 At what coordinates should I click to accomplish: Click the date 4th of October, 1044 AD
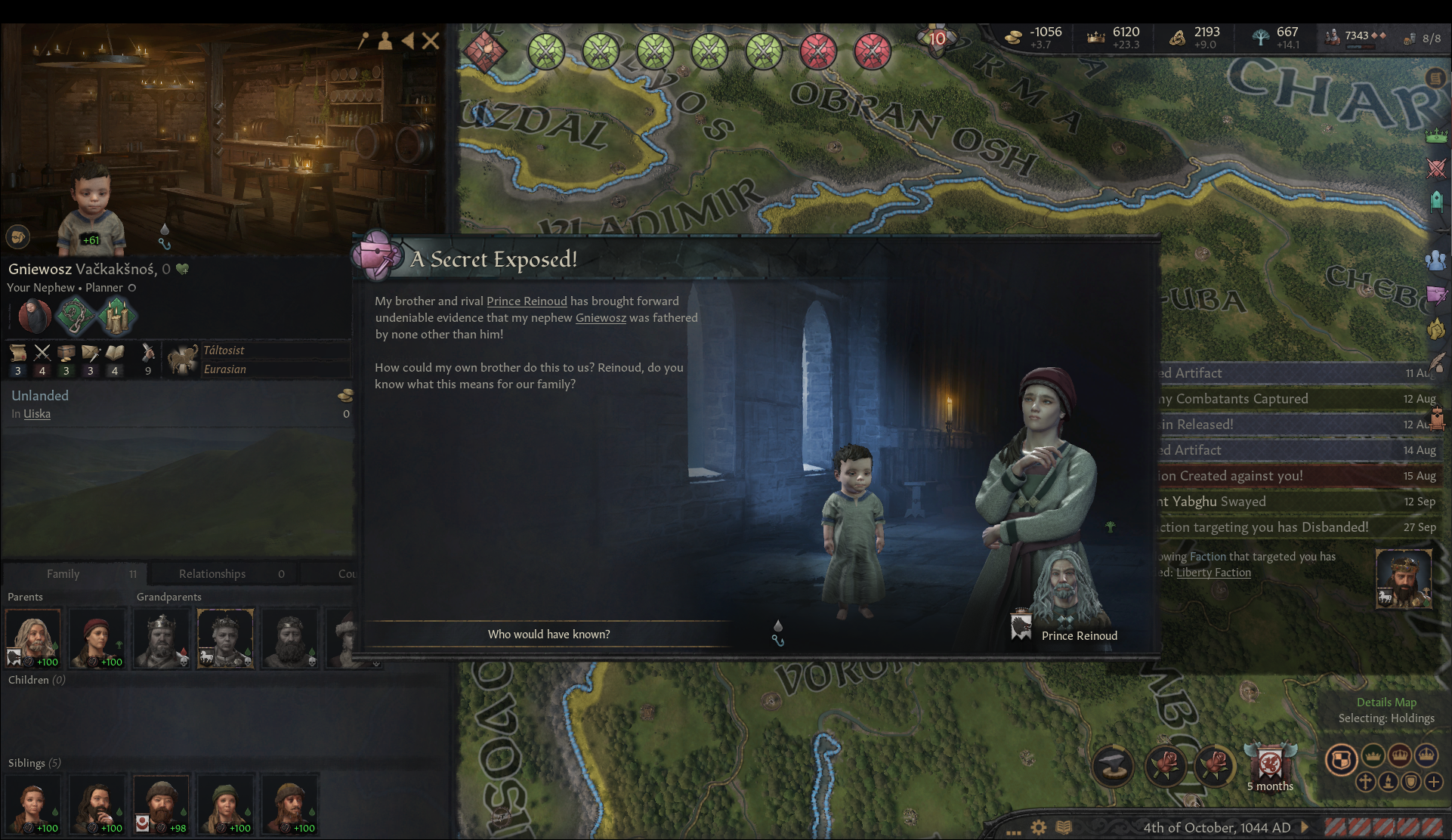click(1216, 827)
